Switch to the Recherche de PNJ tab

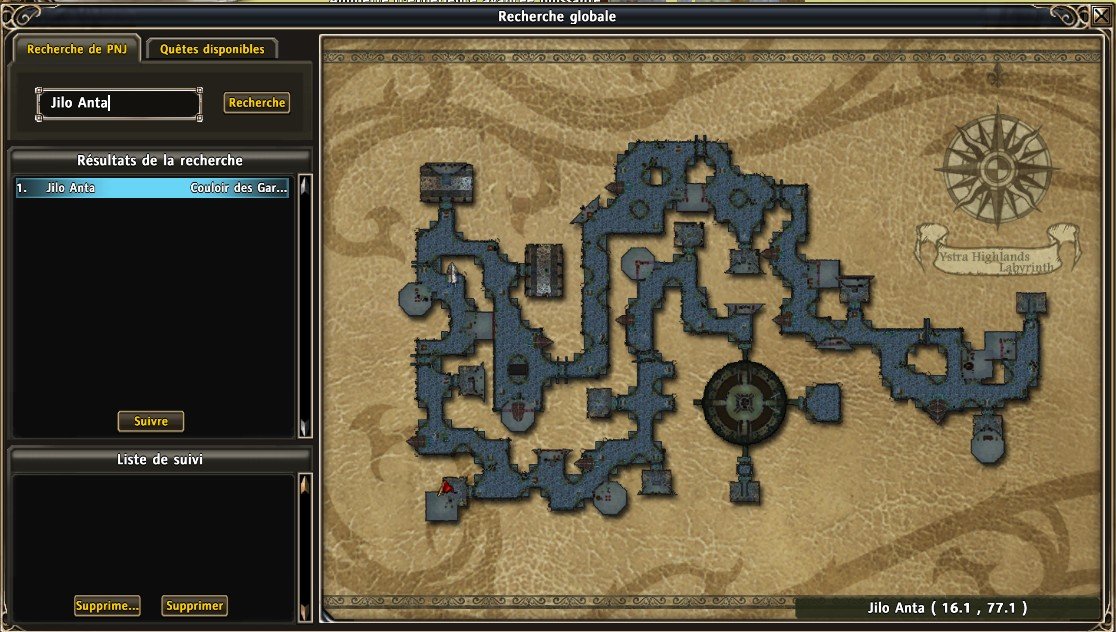point(76,49)
